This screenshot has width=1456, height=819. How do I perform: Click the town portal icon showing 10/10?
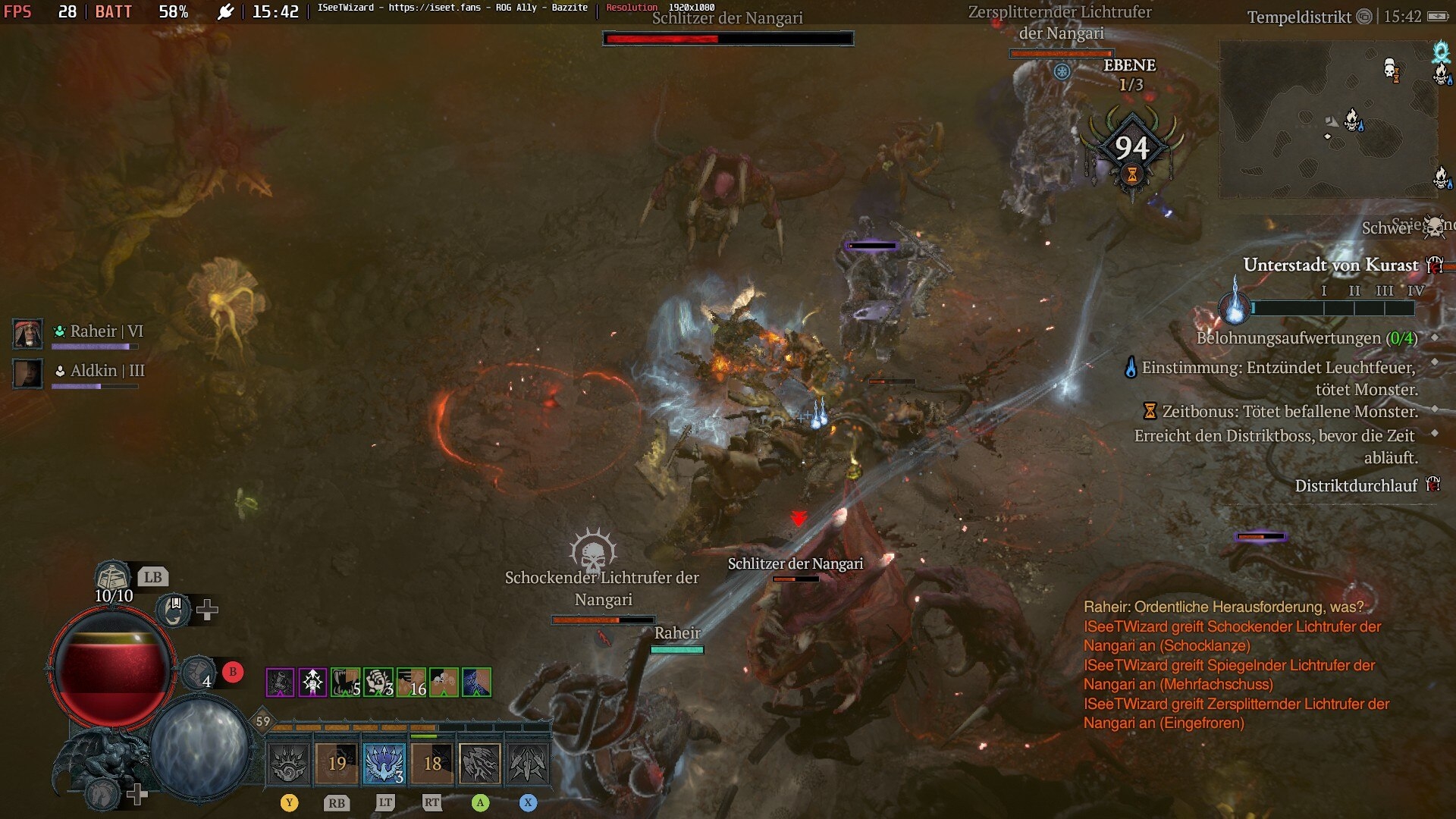[x=113, y=578]
